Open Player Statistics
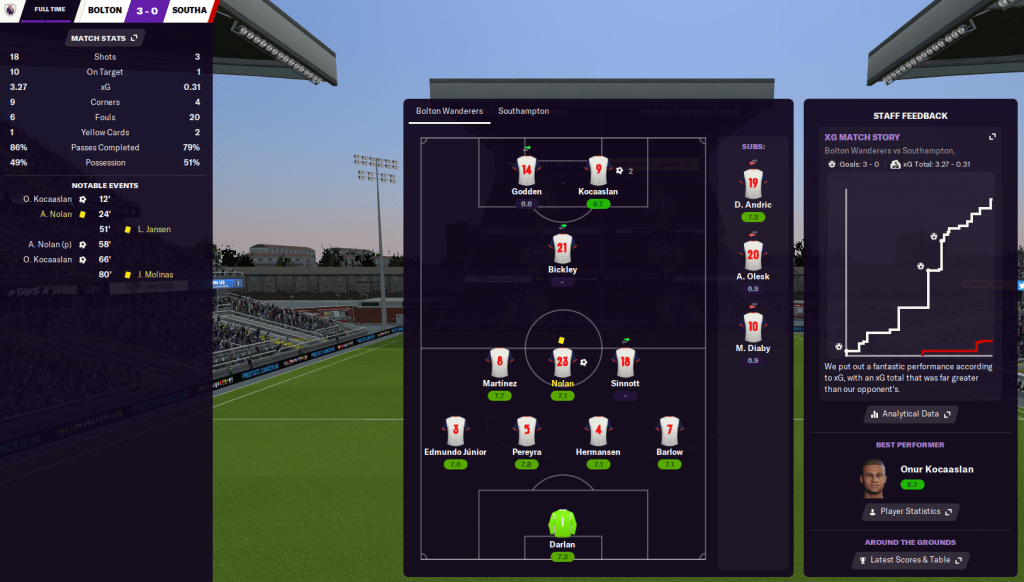 click(909, 512)
